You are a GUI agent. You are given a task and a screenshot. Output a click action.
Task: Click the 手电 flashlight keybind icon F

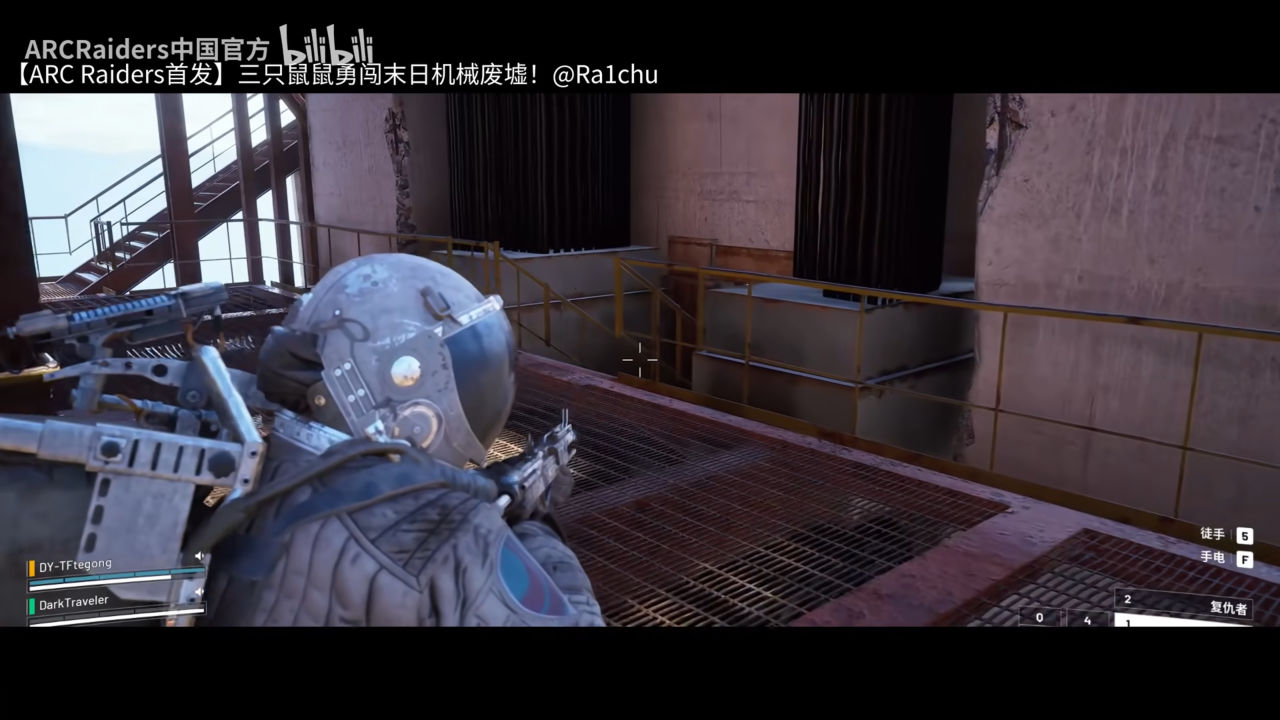tap(1244, 561)
